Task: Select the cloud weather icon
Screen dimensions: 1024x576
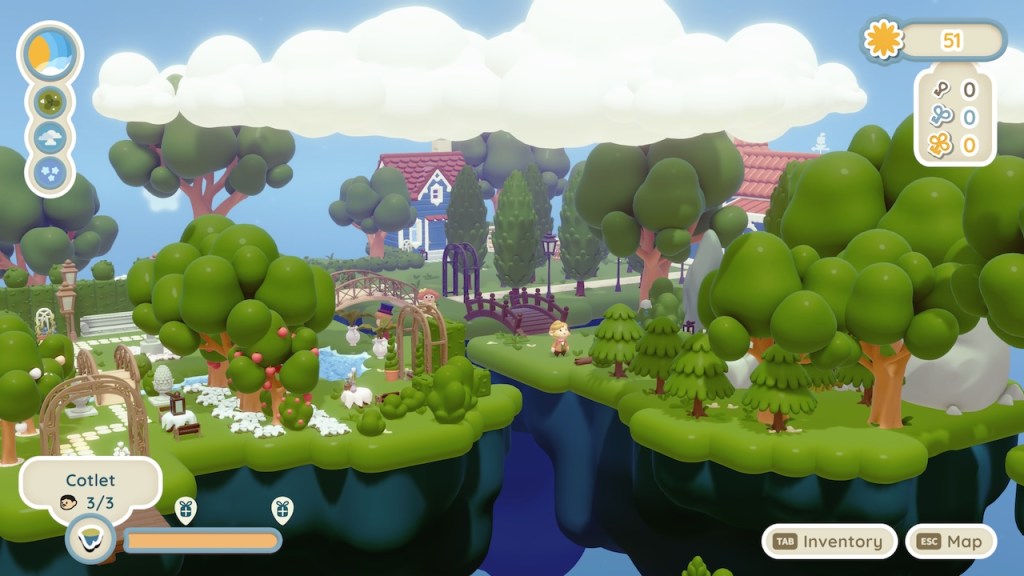Action: click(50, 137)
